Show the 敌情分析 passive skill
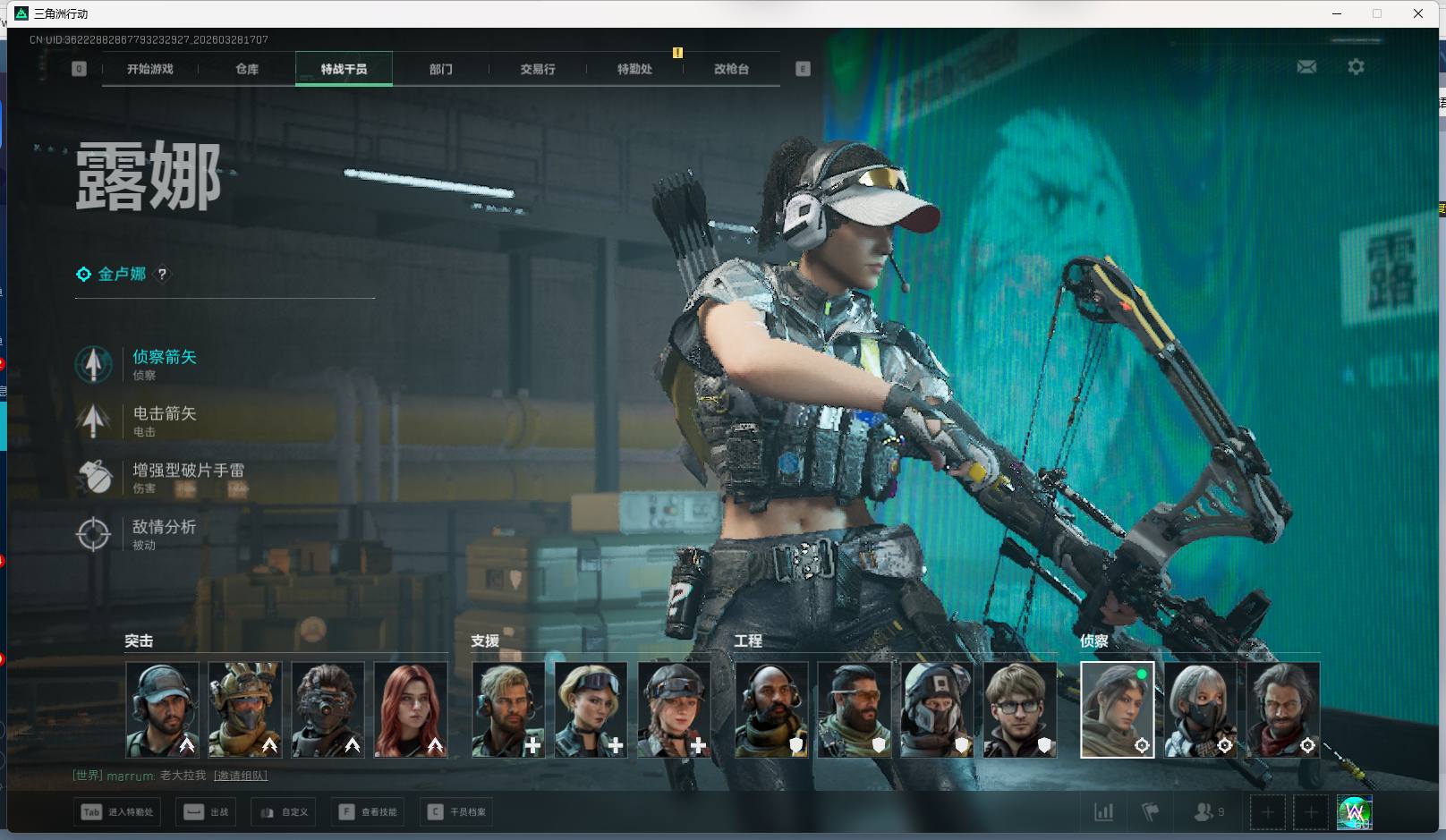This screenshot has height=840, width=1446. 164,527
